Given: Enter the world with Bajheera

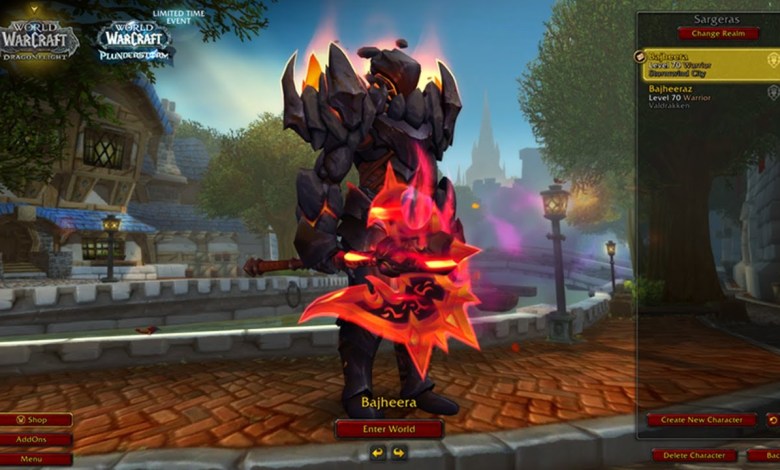Looking at the screenshot, I should point(389,429).
